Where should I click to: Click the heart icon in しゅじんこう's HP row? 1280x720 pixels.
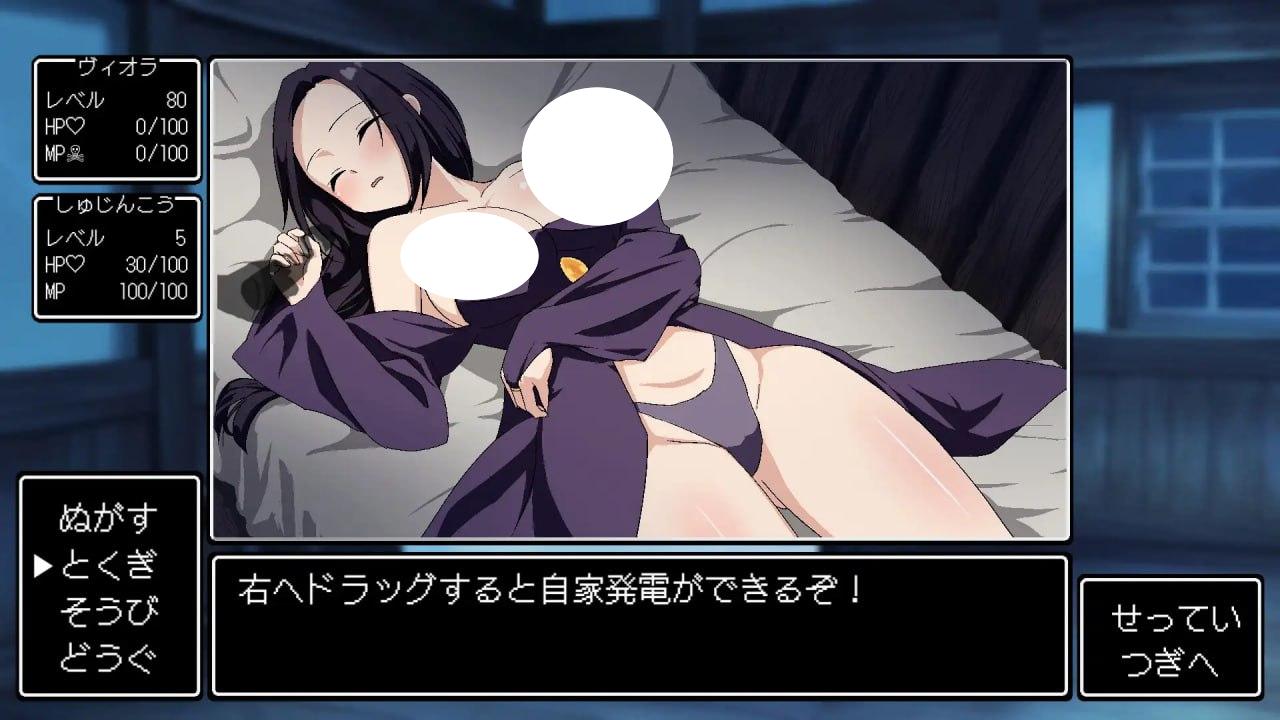pyautogui.click(x=76, y=266)
